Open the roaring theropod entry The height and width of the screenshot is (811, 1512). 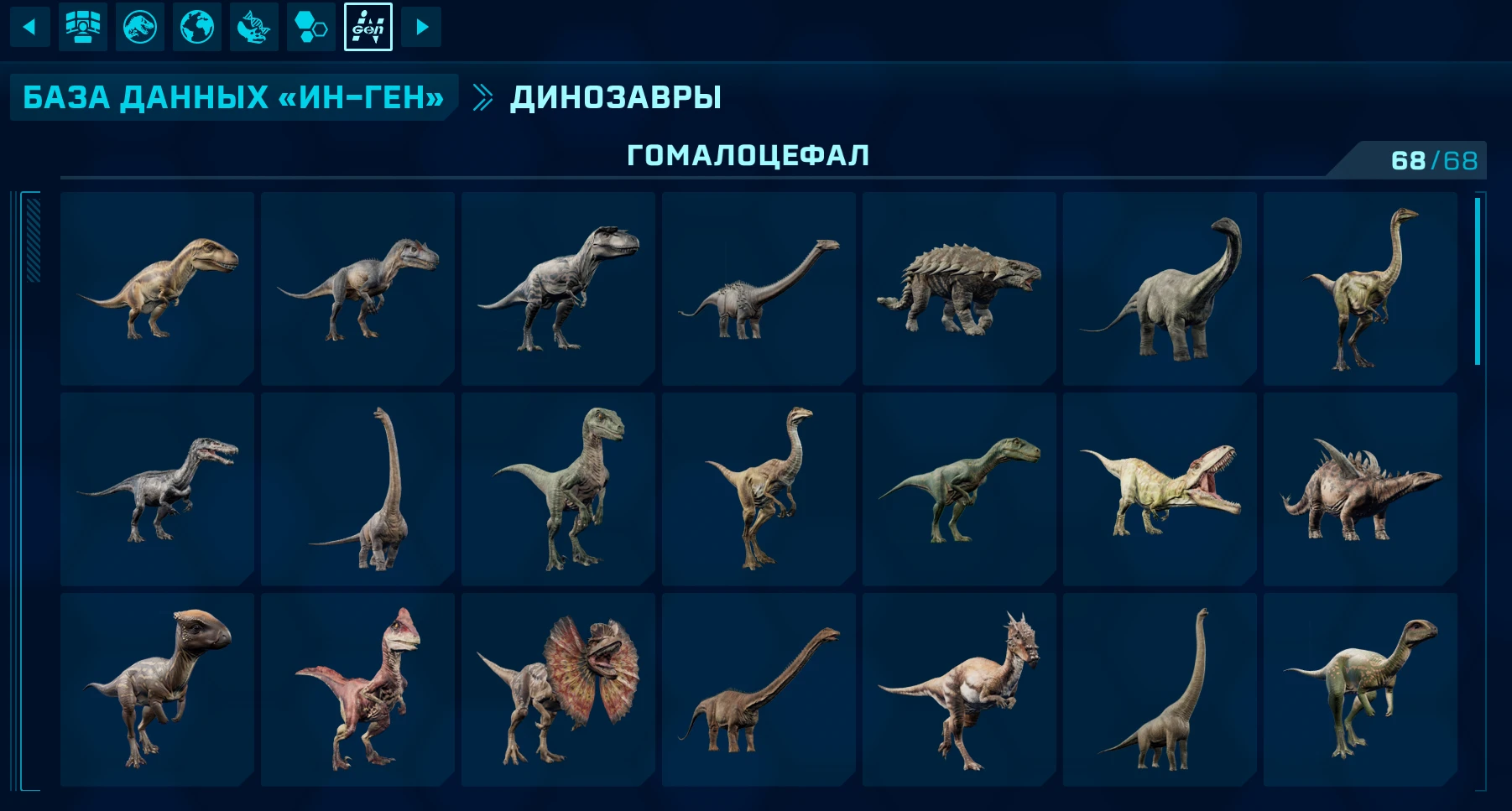(1157, 487)
